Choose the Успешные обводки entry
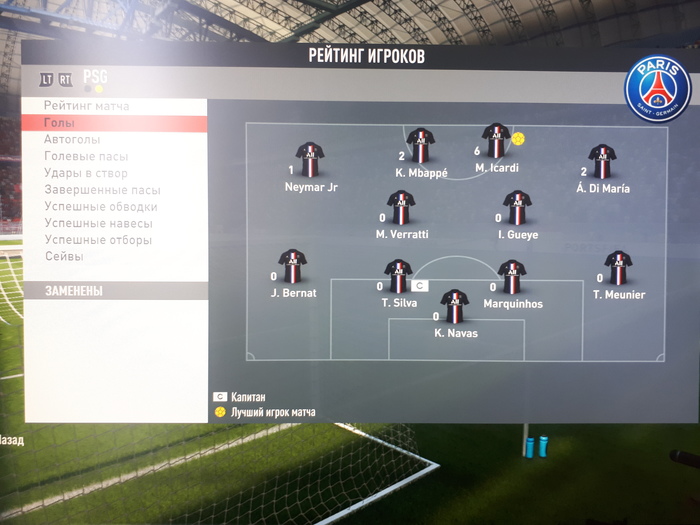The width and height of the screenshot is (700, 525). click(101, 207)
